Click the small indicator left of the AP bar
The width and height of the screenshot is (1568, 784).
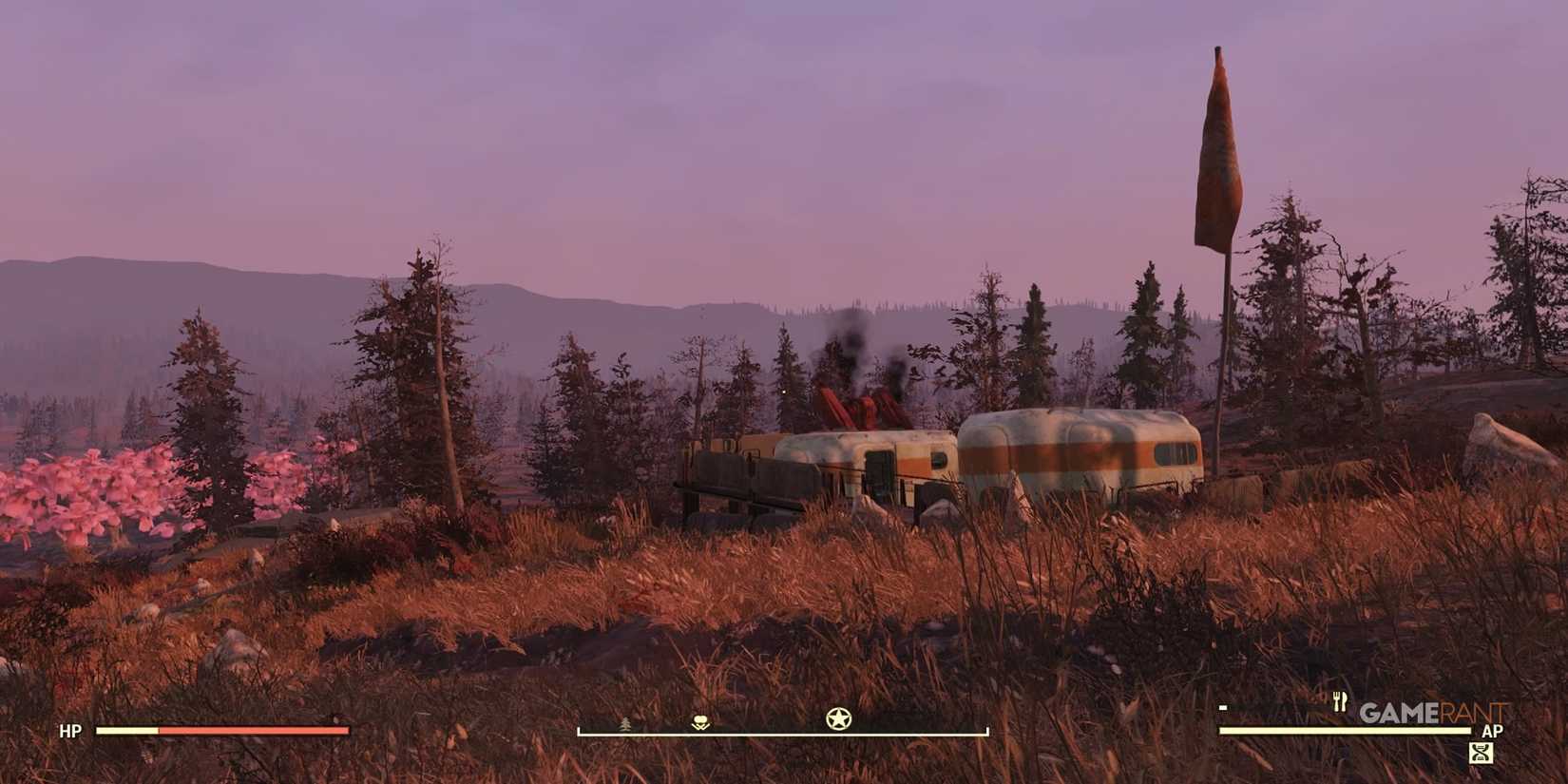(1222, 707)
